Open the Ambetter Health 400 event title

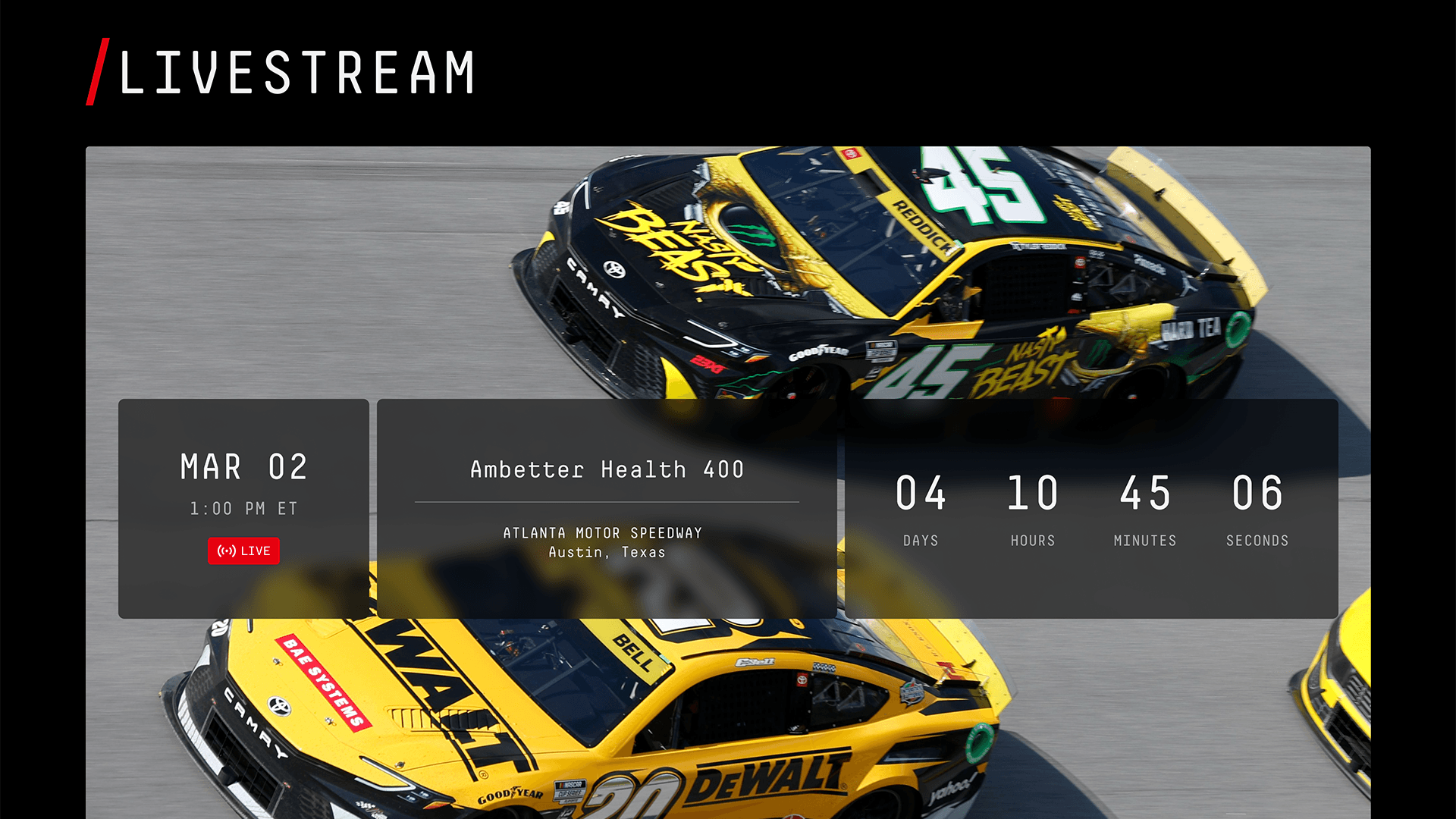point(607,469)
